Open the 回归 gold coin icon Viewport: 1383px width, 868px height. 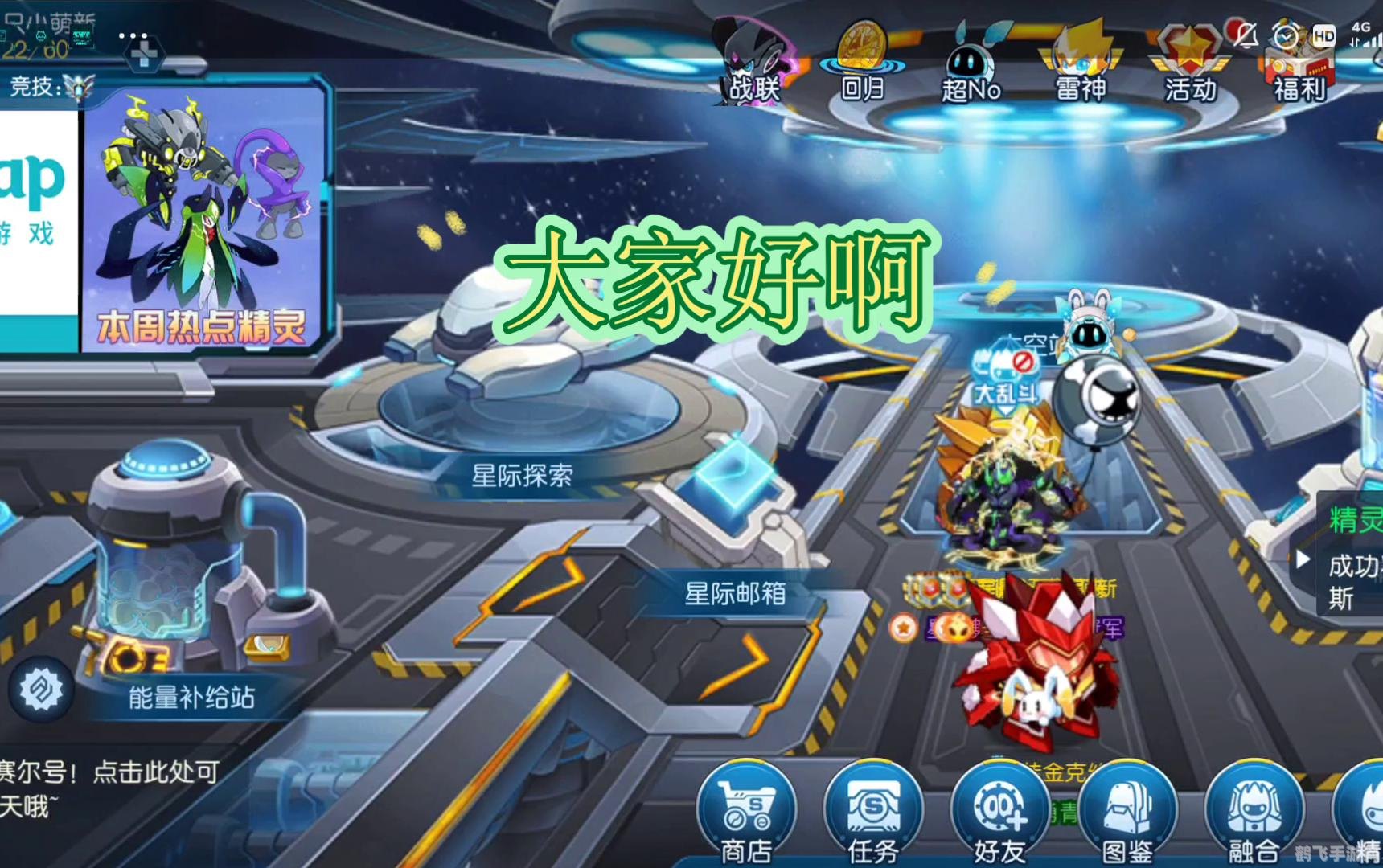pos(862,61)
